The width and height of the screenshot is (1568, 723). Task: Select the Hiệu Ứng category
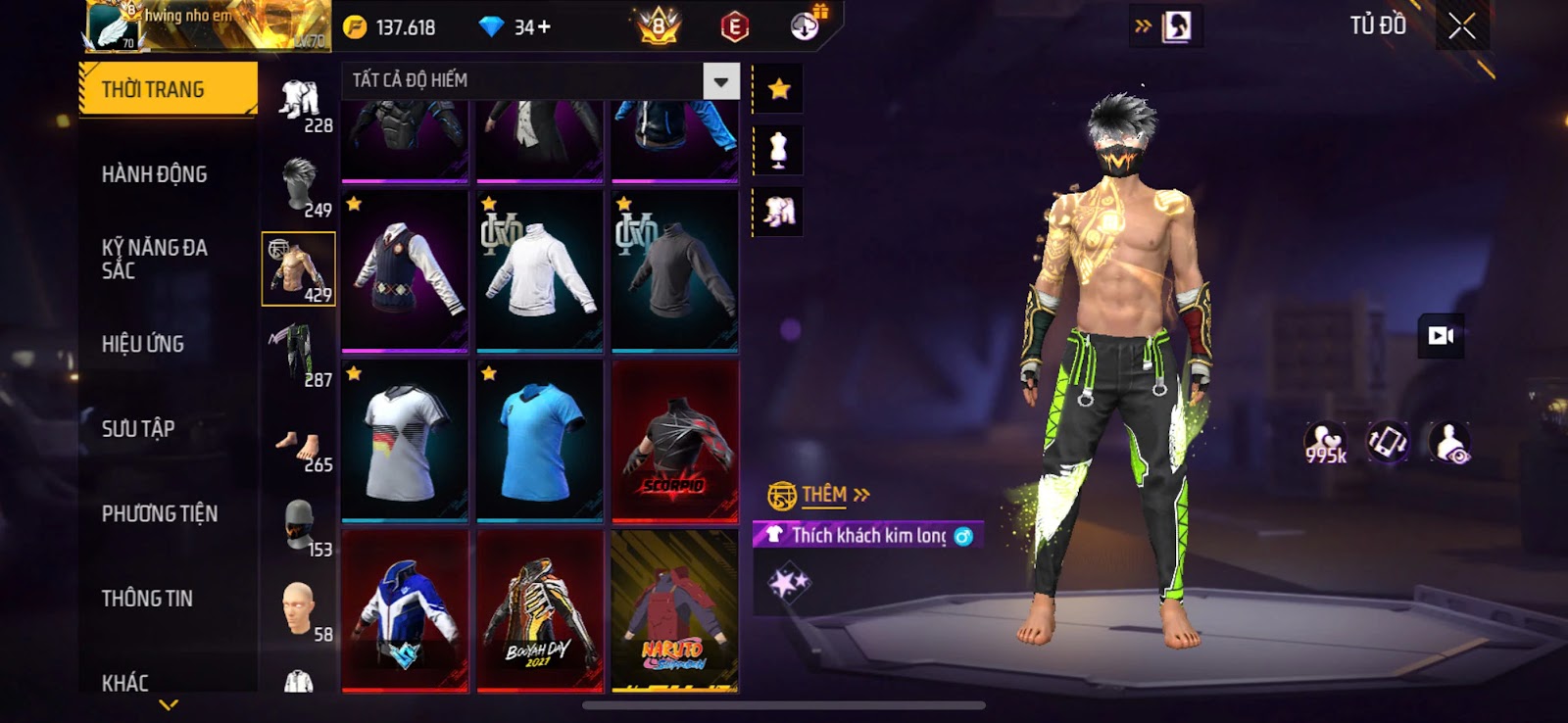143,344
